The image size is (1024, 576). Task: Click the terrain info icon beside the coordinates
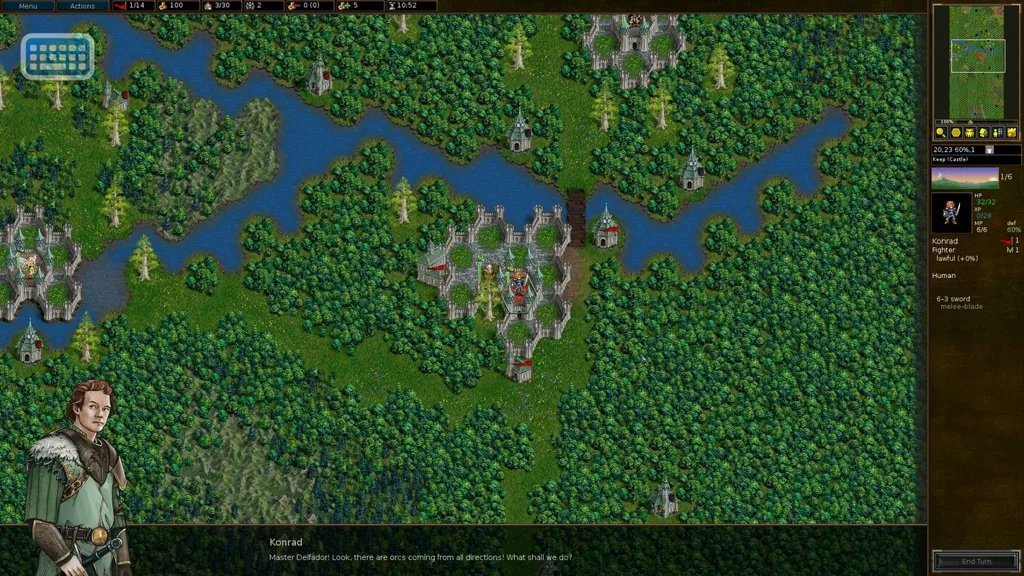[x=989, y=150]
